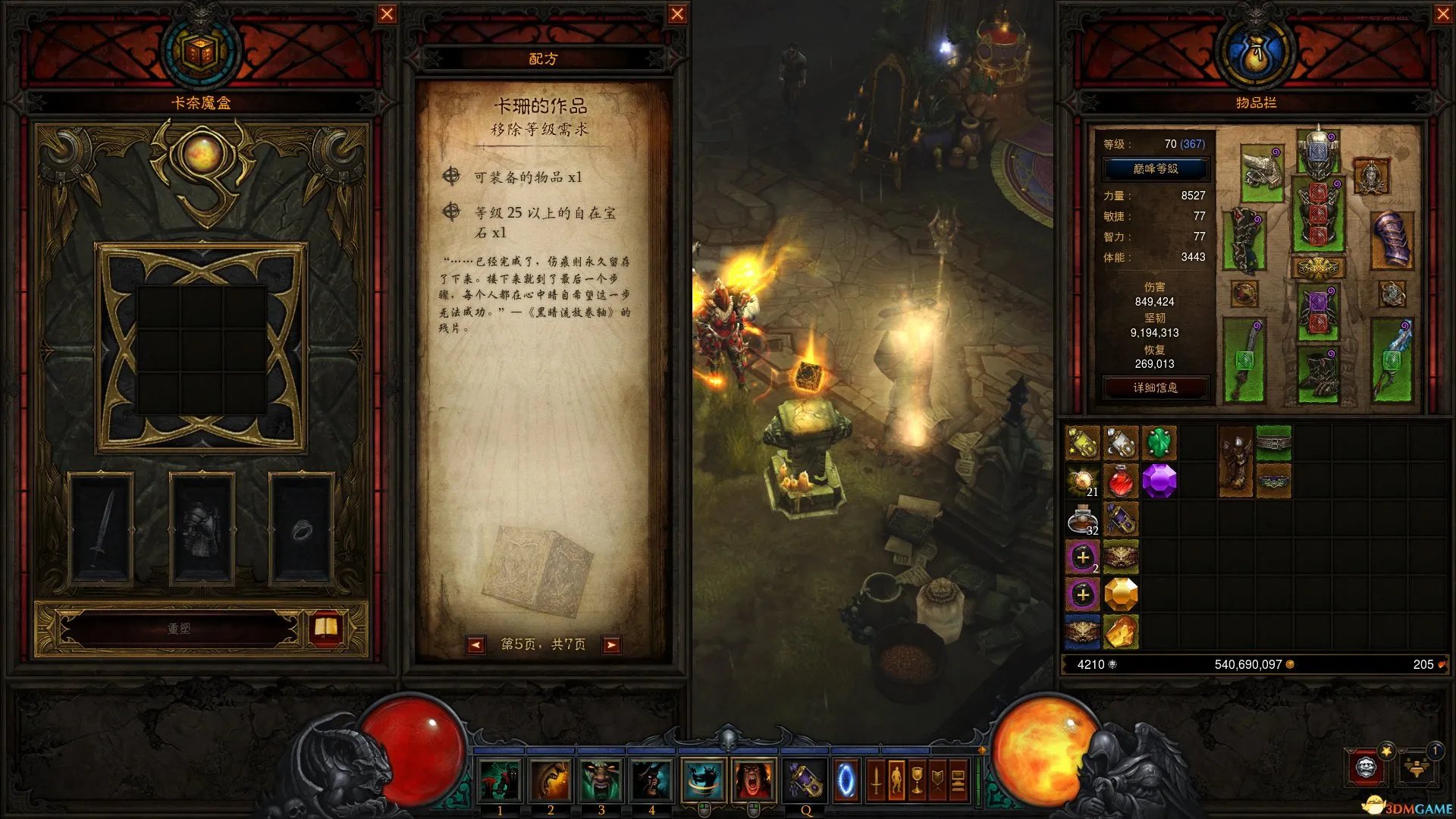Select the armor power slot in the cube
This screenshot has width=1456, height=819.
click(201, 529)
